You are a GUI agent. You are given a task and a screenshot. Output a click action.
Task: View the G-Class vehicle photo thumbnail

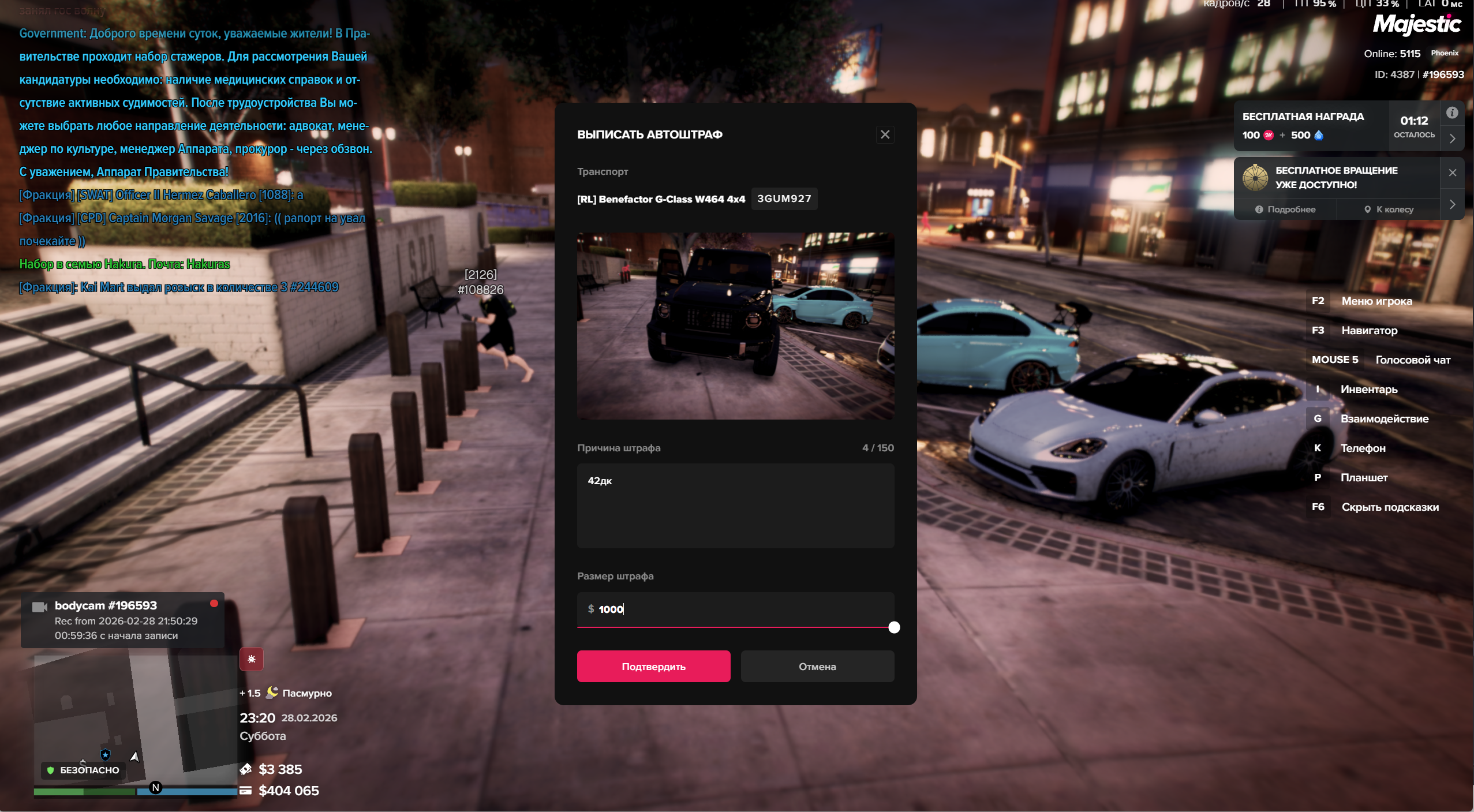point(735,325)
